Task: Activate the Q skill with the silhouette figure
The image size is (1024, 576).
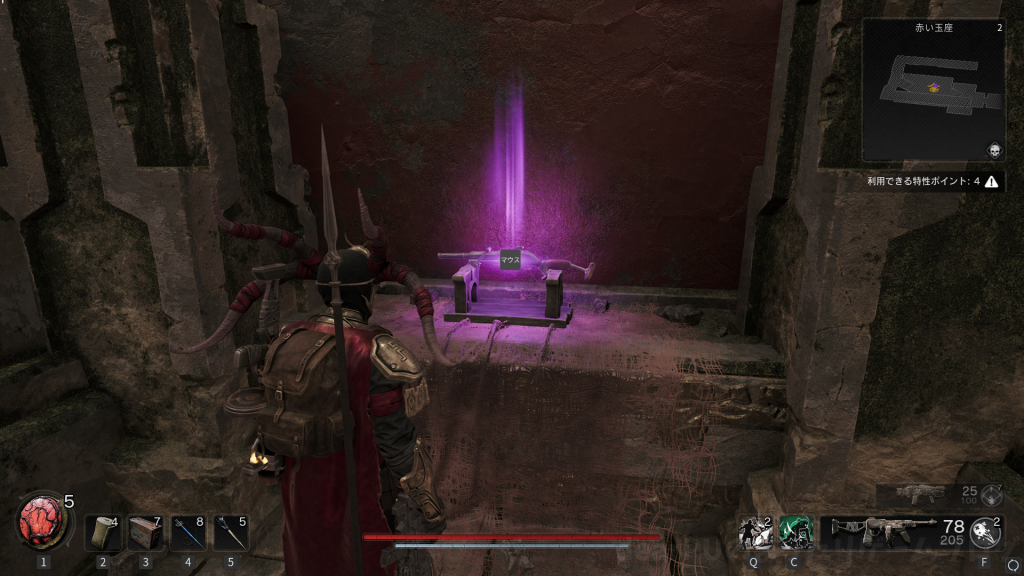Action: [x=754, y=533]
